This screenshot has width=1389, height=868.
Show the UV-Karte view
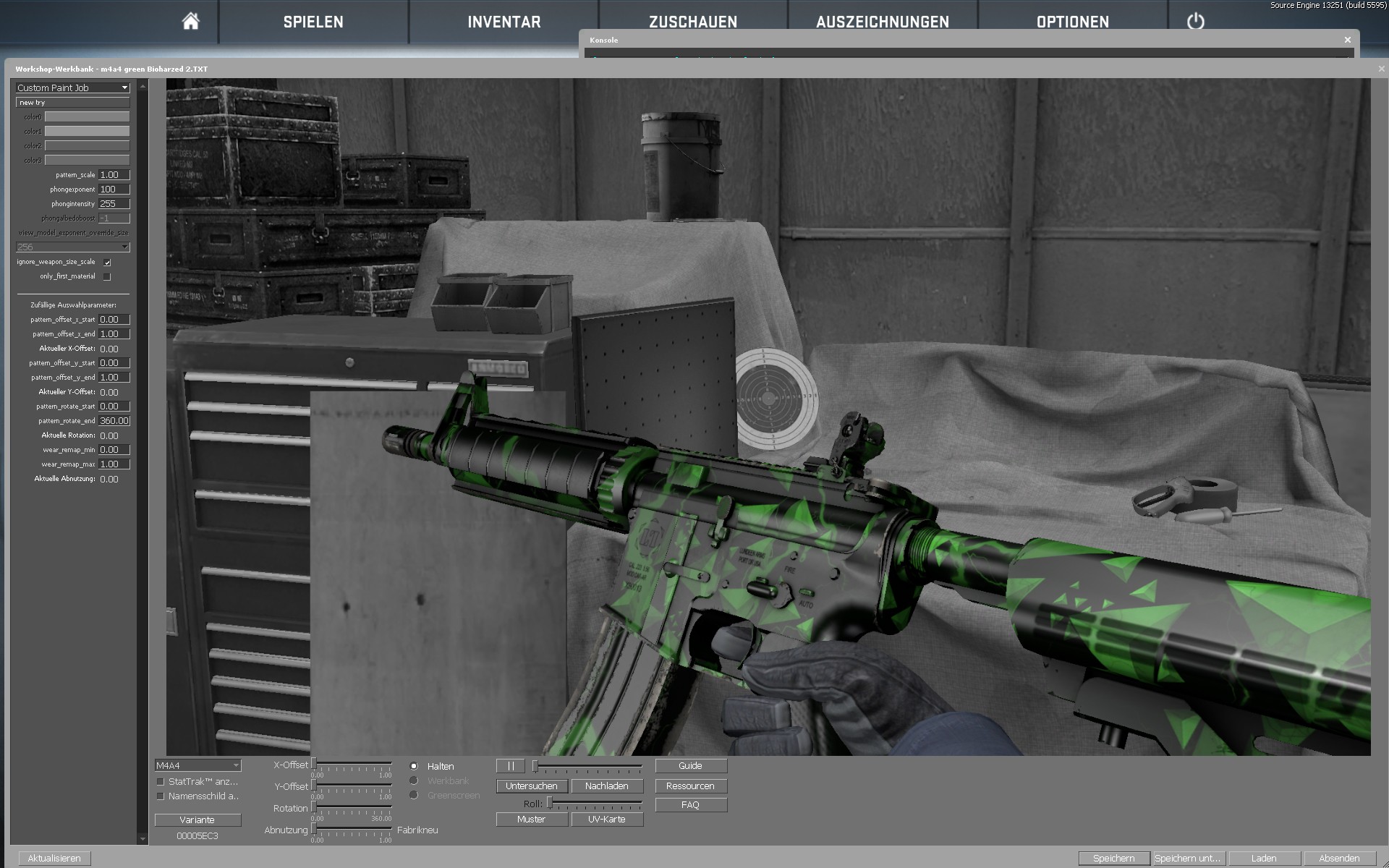608,819
